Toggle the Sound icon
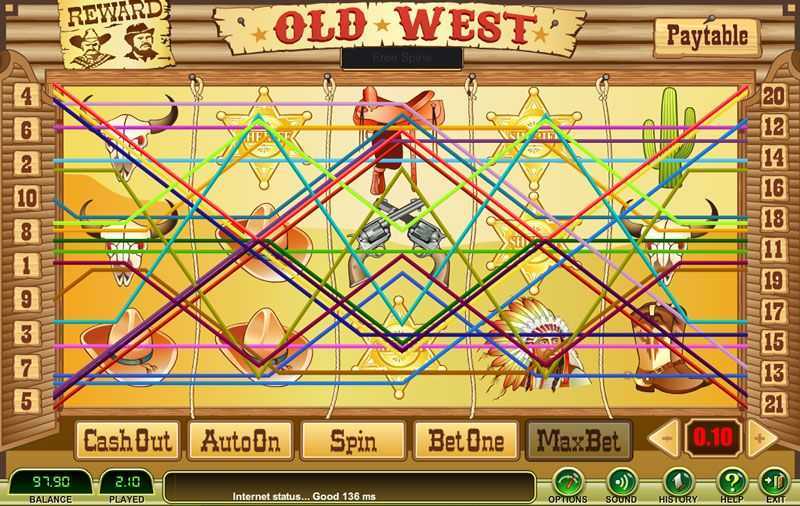The image size is (800, 506). click(x=621, y=481)
